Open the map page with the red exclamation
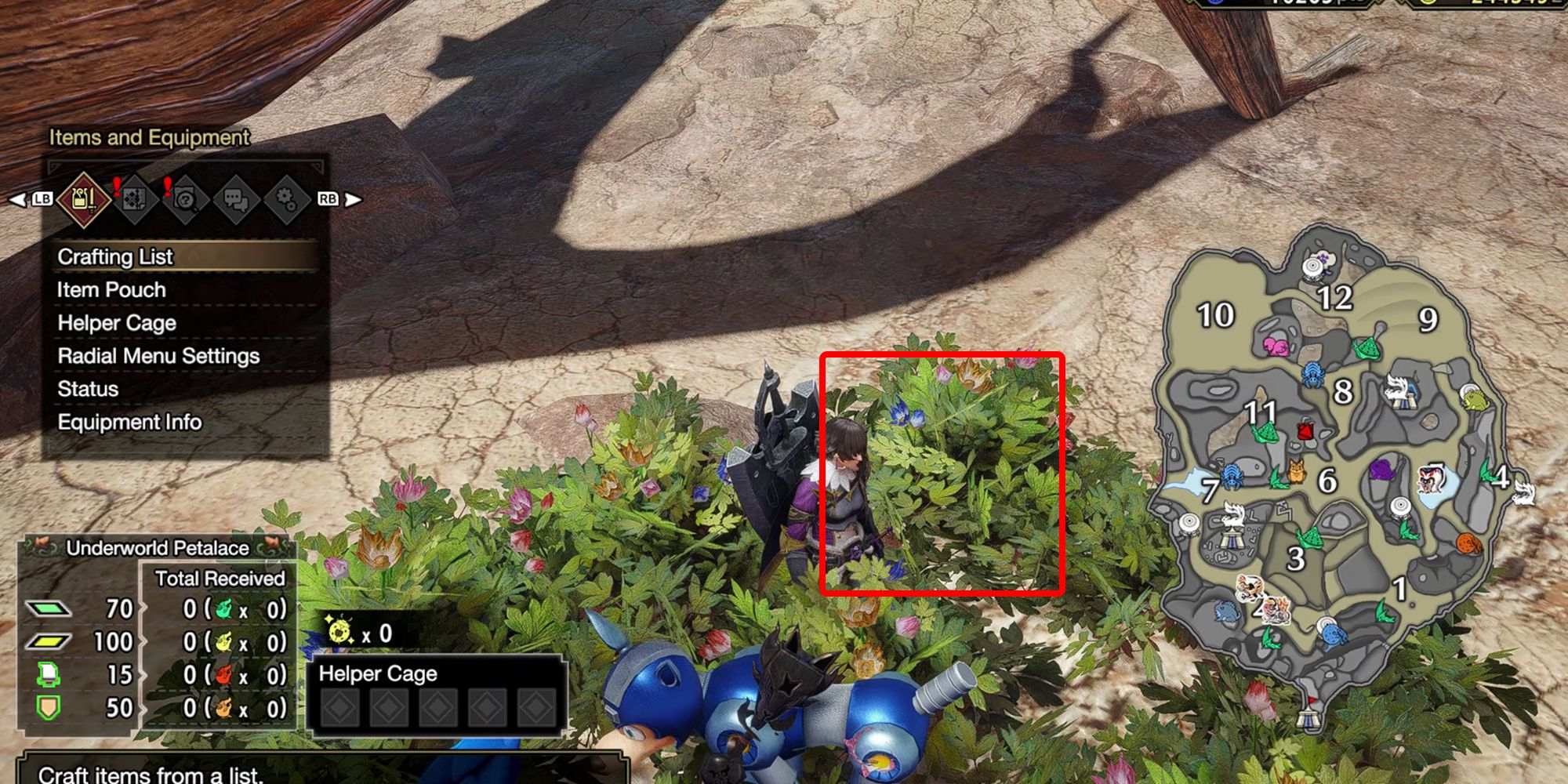The height and width of the screenshot is (784, 1568). click(x=135, y=200)
